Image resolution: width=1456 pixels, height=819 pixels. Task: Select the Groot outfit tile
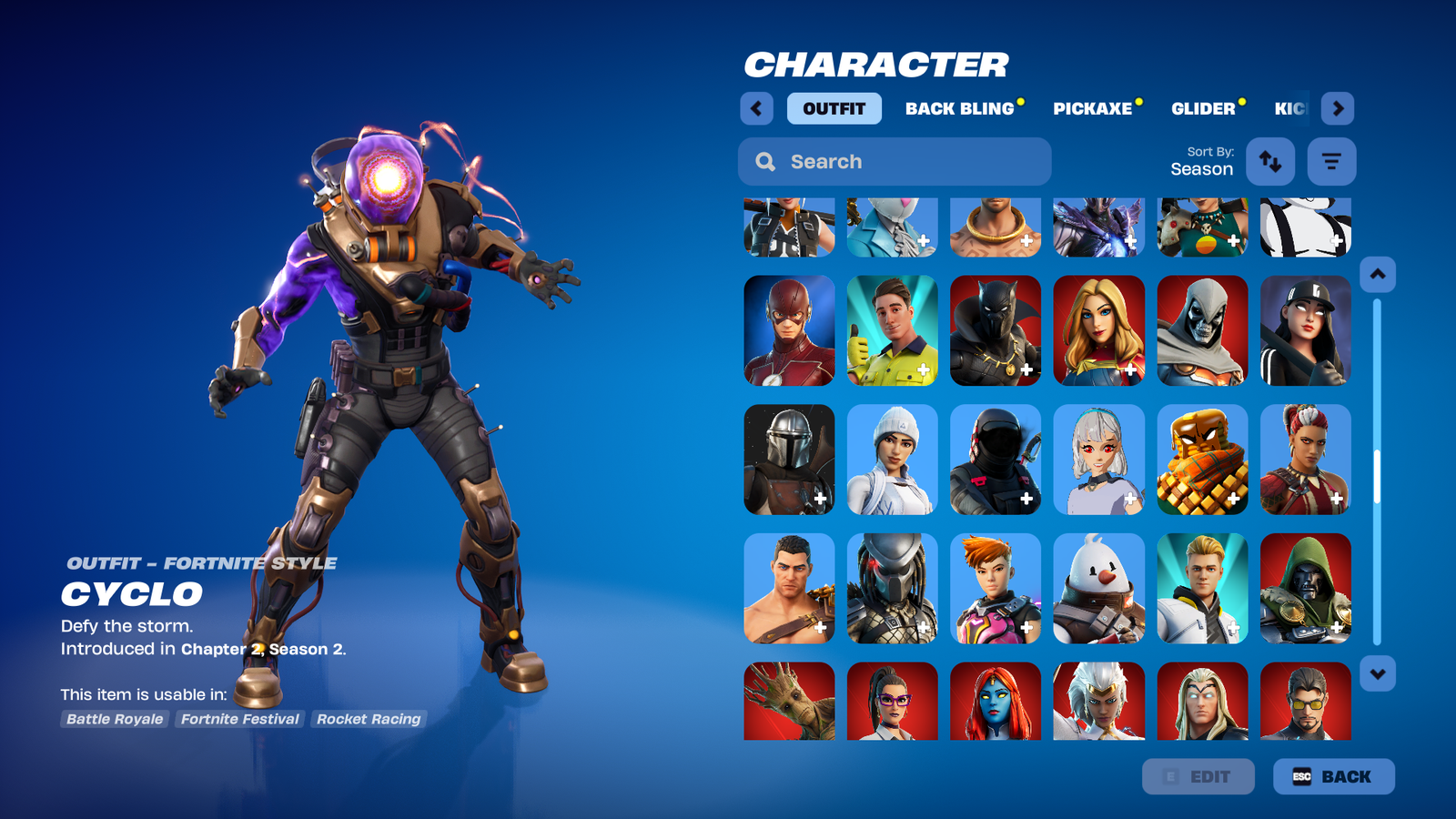click(789, 701)
